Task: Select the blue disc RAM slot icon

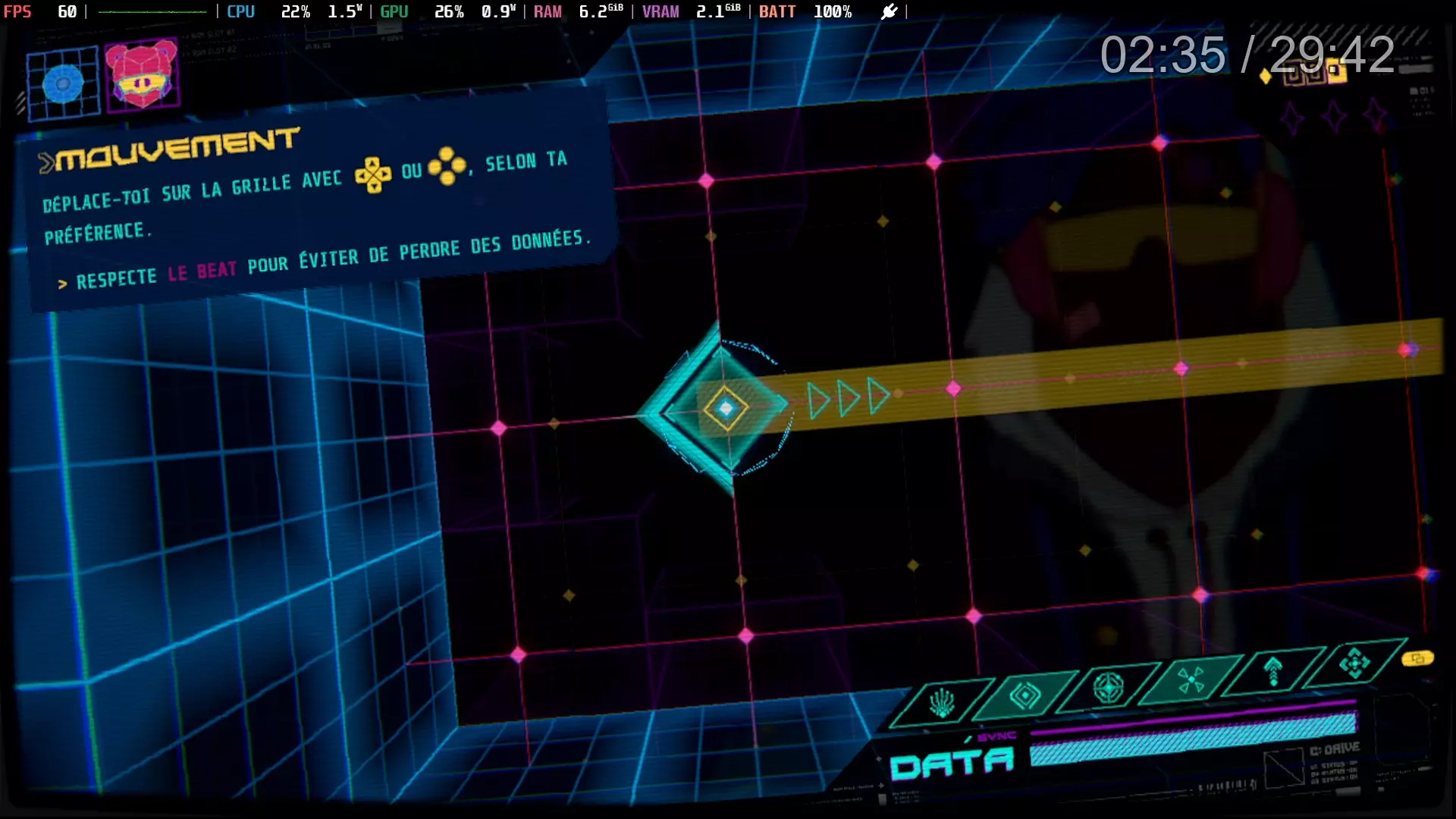Action: pos(64,83)
